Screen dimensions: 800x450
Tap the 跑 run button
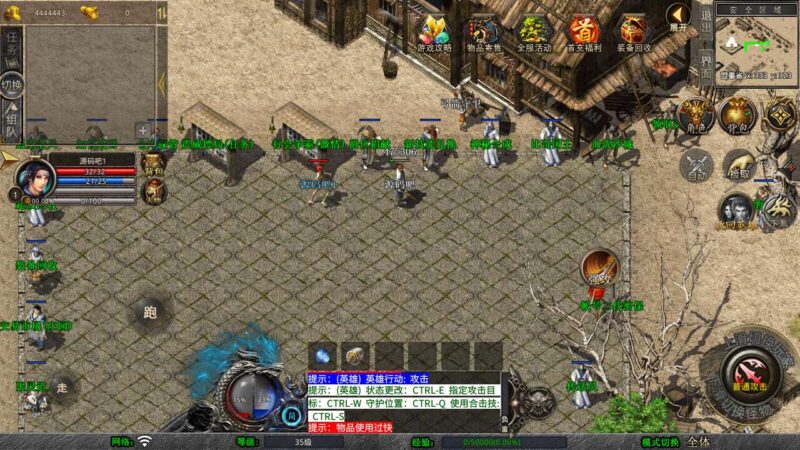150,312
